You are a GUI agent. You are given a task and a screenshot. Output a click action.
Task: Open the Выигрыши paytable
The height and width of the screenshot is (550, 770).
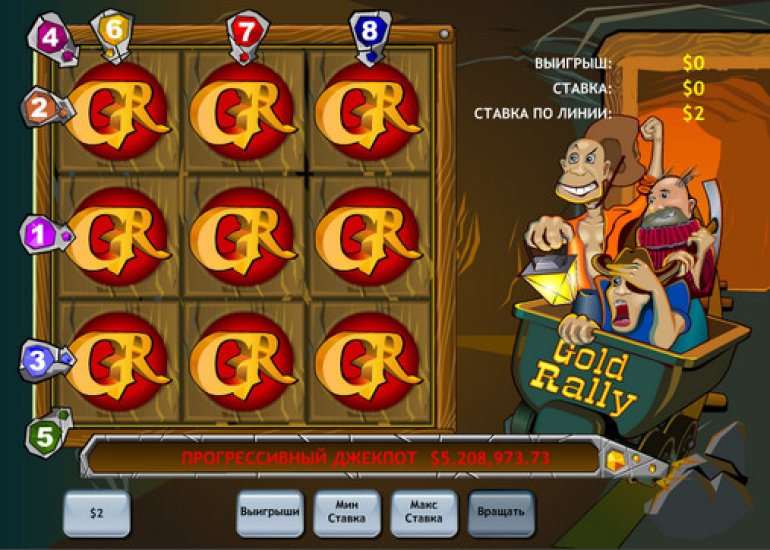pos(270,512)
